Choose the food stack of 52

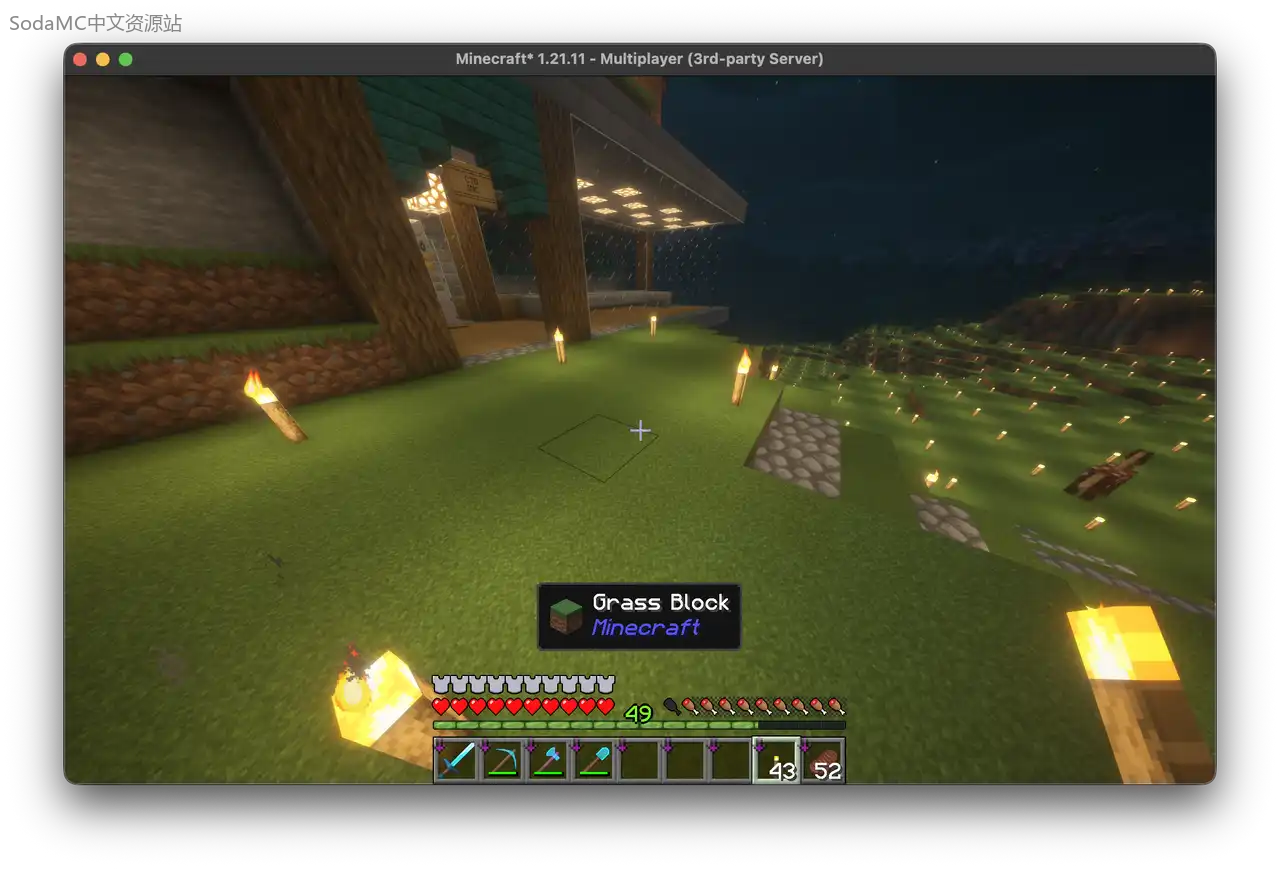pos(823,761)
